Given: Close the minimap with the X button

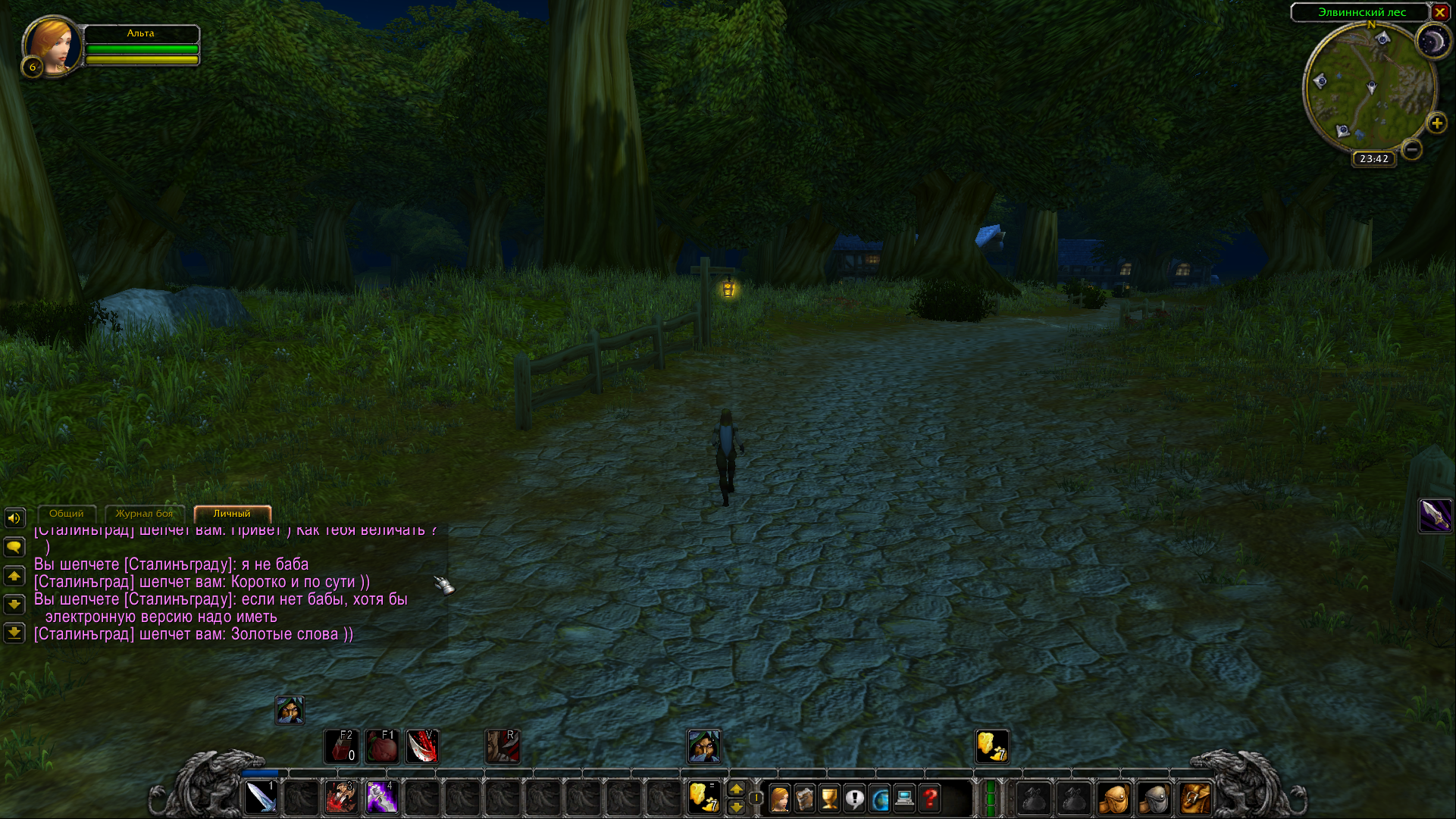Looking at the screenshot, I should [1439, 12].
